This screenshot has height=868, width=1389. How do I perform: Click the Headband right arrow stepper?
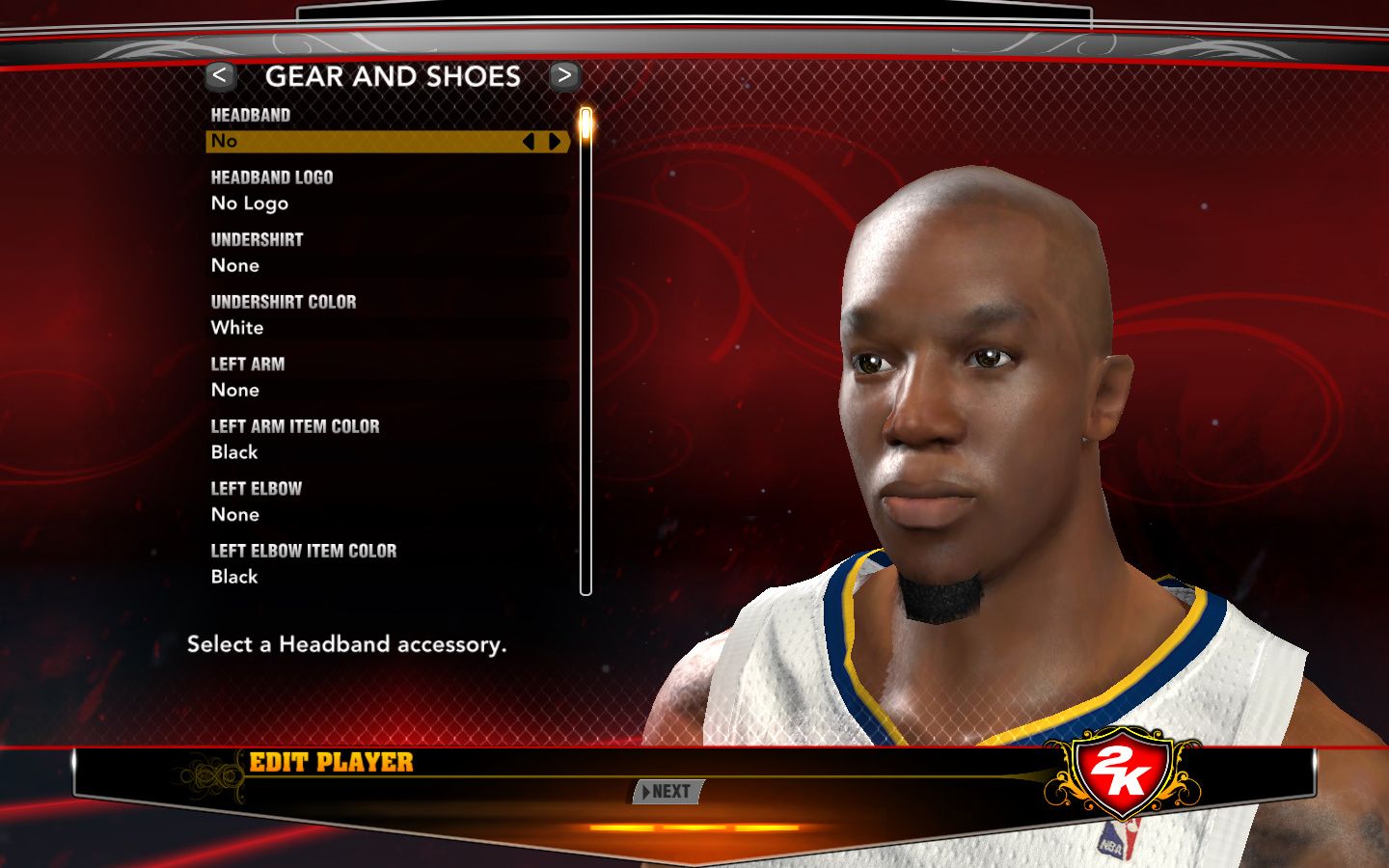point(555,142)
